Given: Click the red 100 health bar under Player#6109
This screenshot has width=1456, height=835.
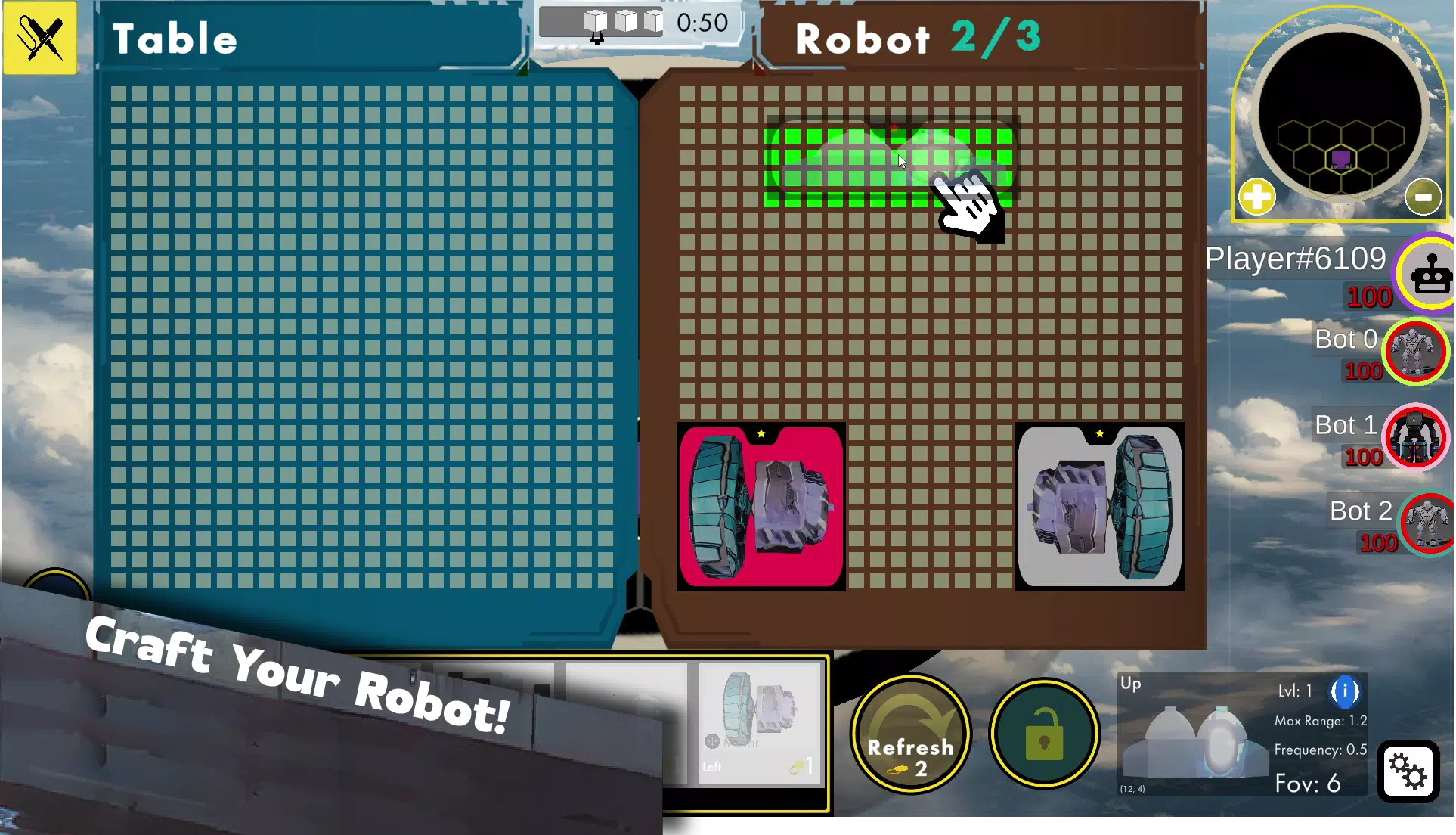Looking at the screenshot, I should click(x=1368, y=296).
